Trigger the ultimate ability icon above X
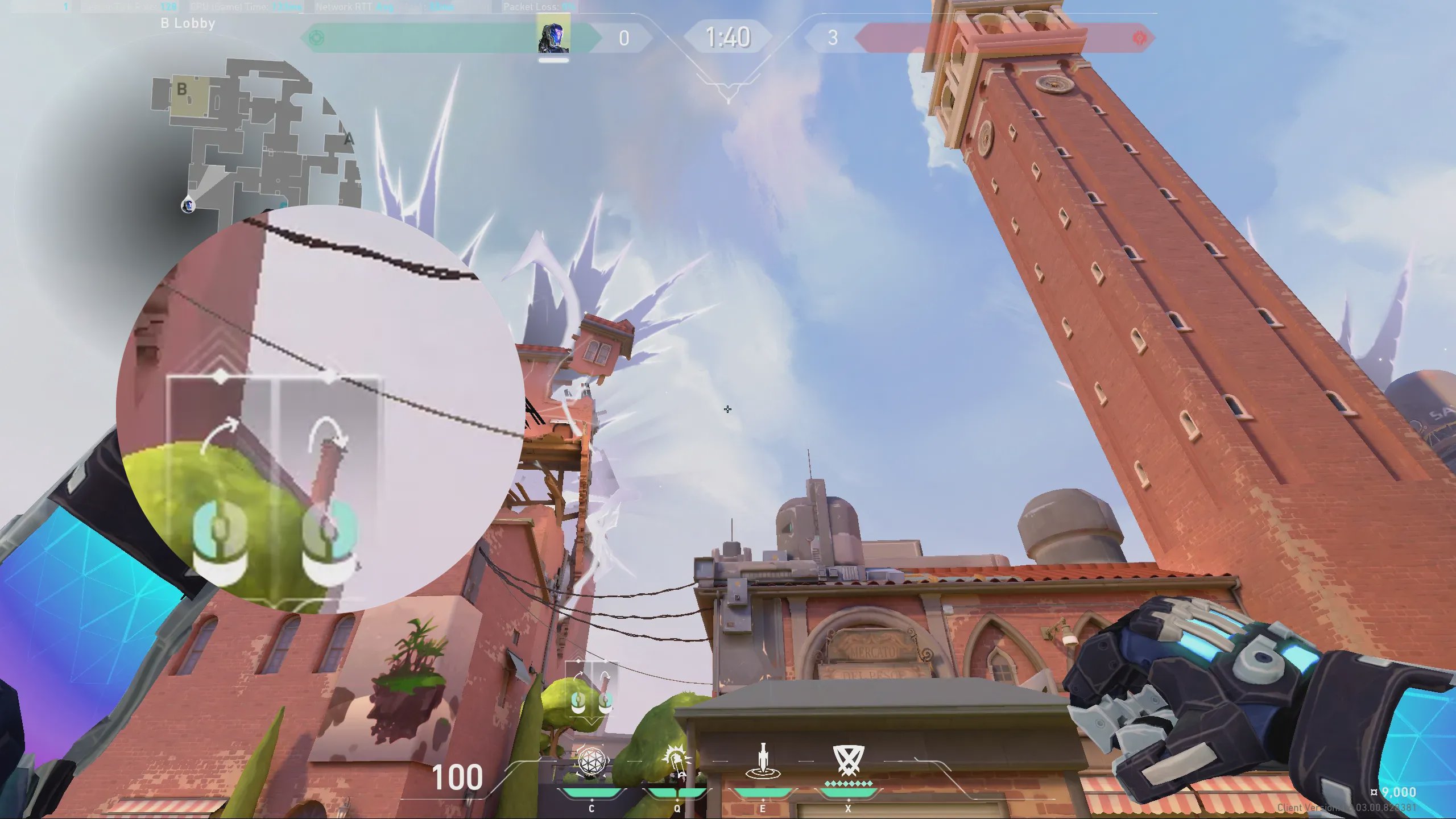1456x819 pixels. [848, 760]
